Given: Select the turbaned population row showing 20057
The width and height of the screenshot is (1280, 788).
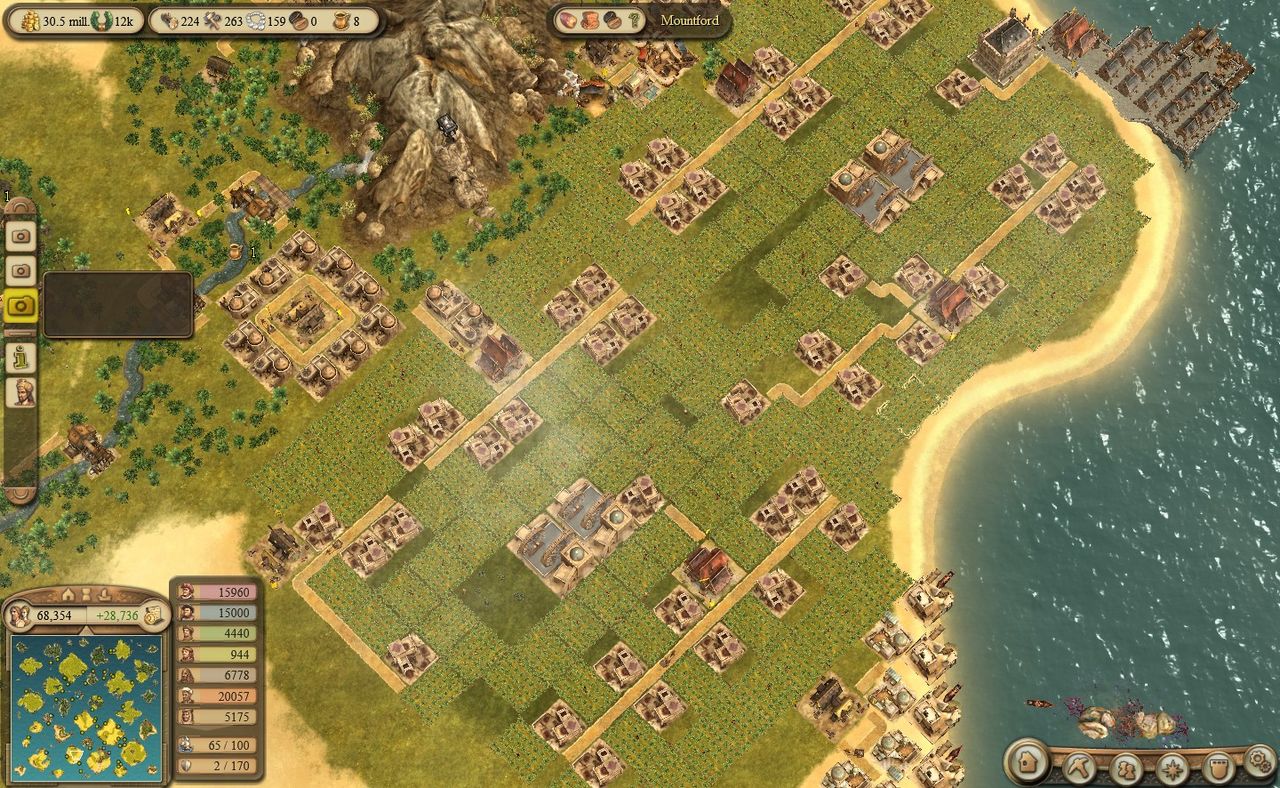Looking at the screenshot, I should [x=217, y=696].
